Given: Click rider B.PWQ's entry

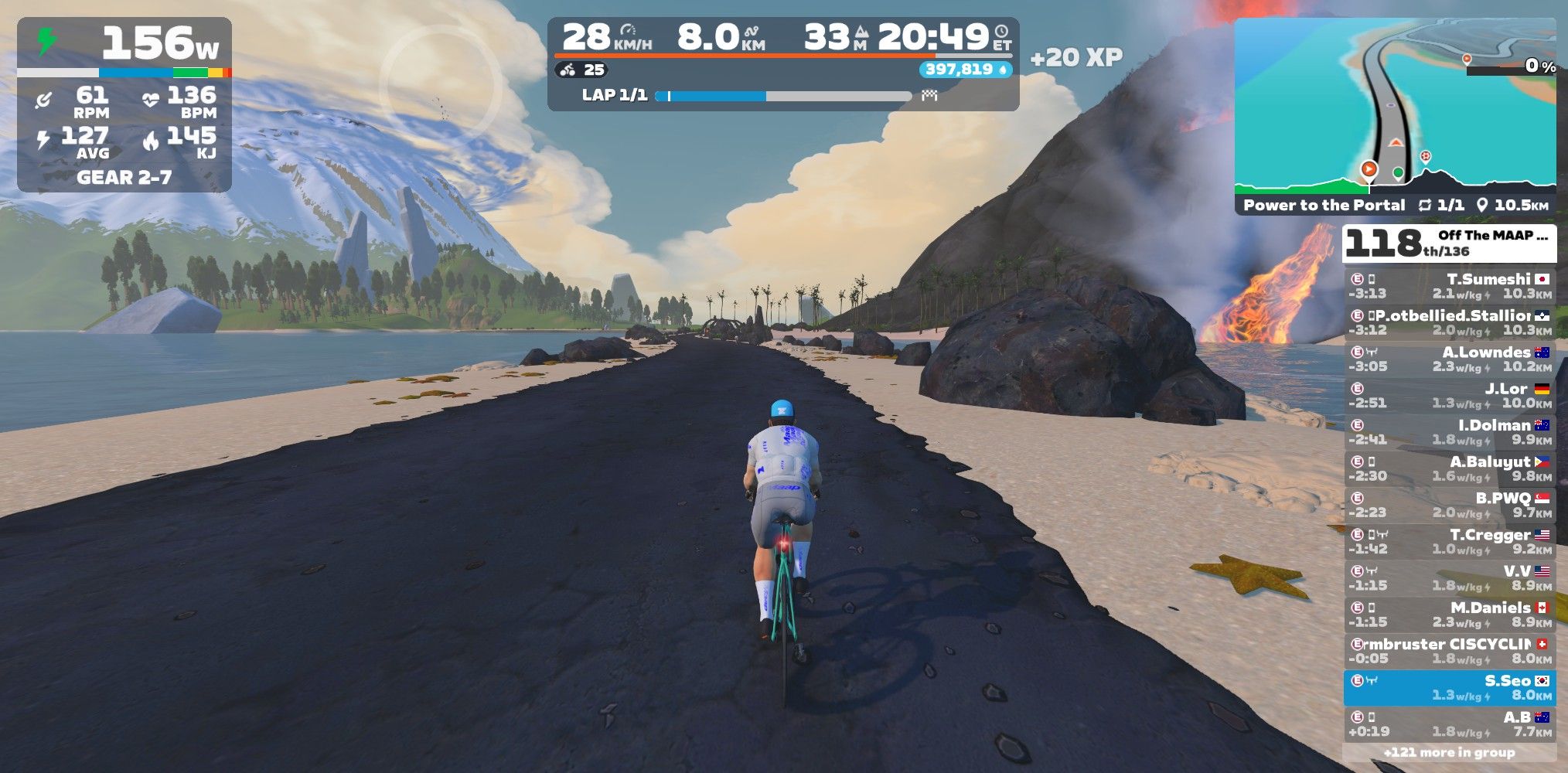Looking at the screenshot, I should tap(1449, 505).
